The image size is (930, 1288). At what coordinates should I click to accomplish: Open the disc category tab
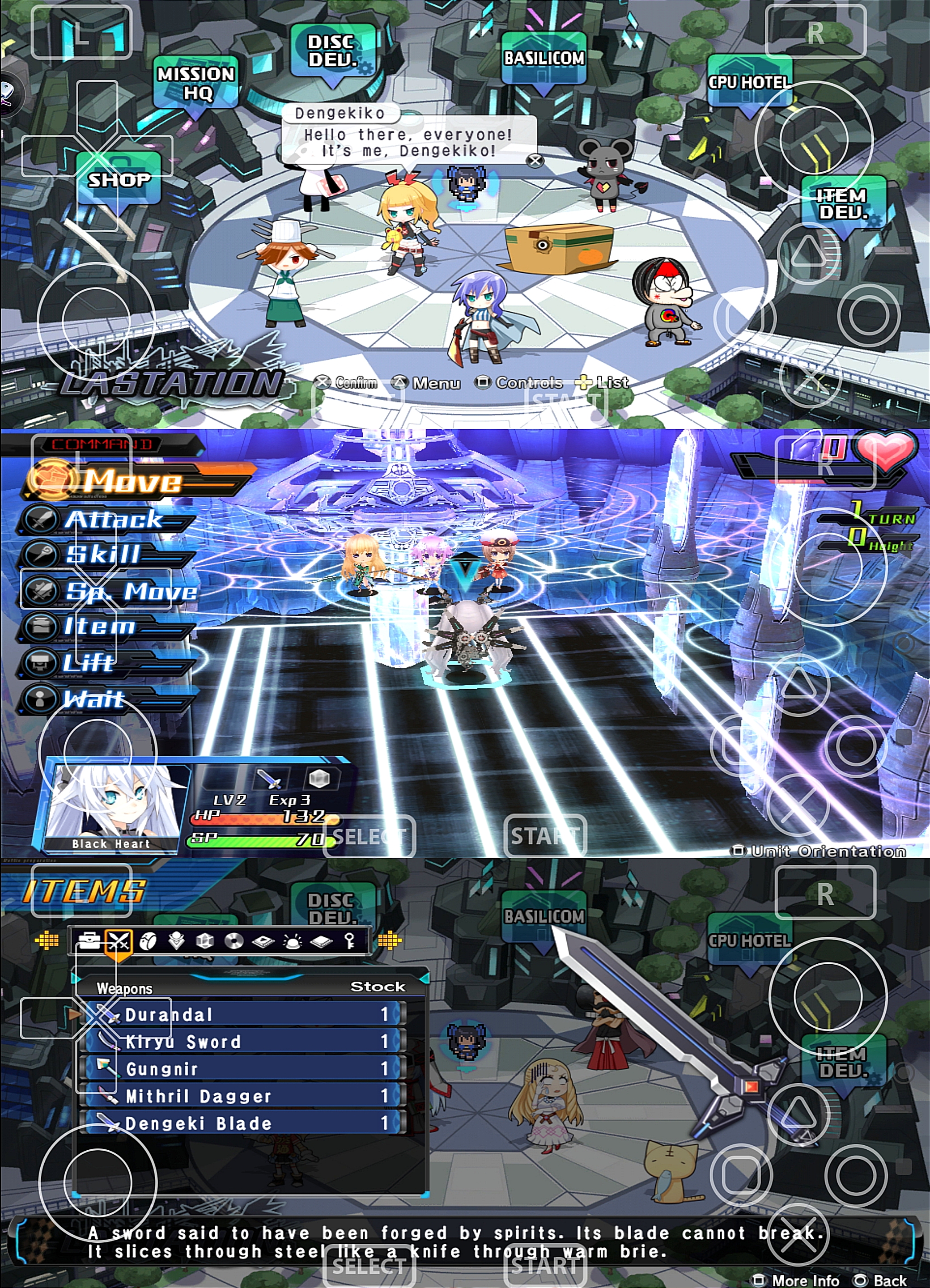pos(234,941)
